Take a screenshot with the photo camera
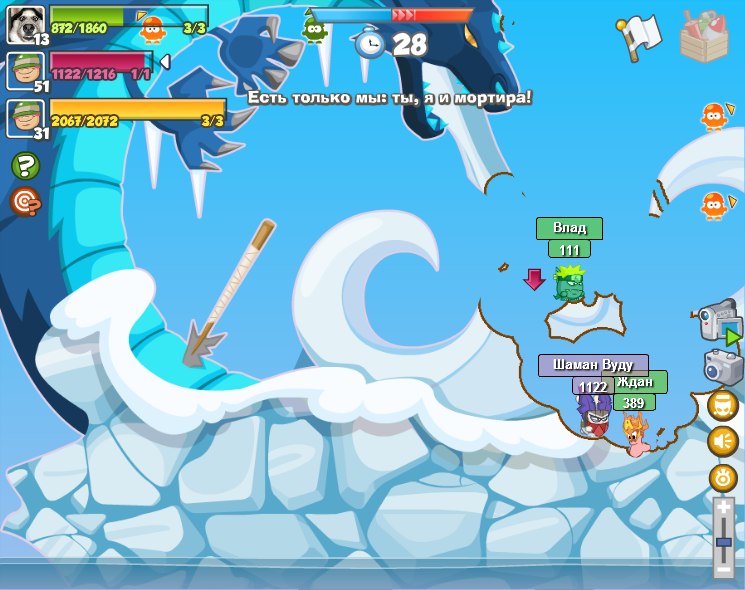The width and height of the screenshot is (745, 590). 722,366
